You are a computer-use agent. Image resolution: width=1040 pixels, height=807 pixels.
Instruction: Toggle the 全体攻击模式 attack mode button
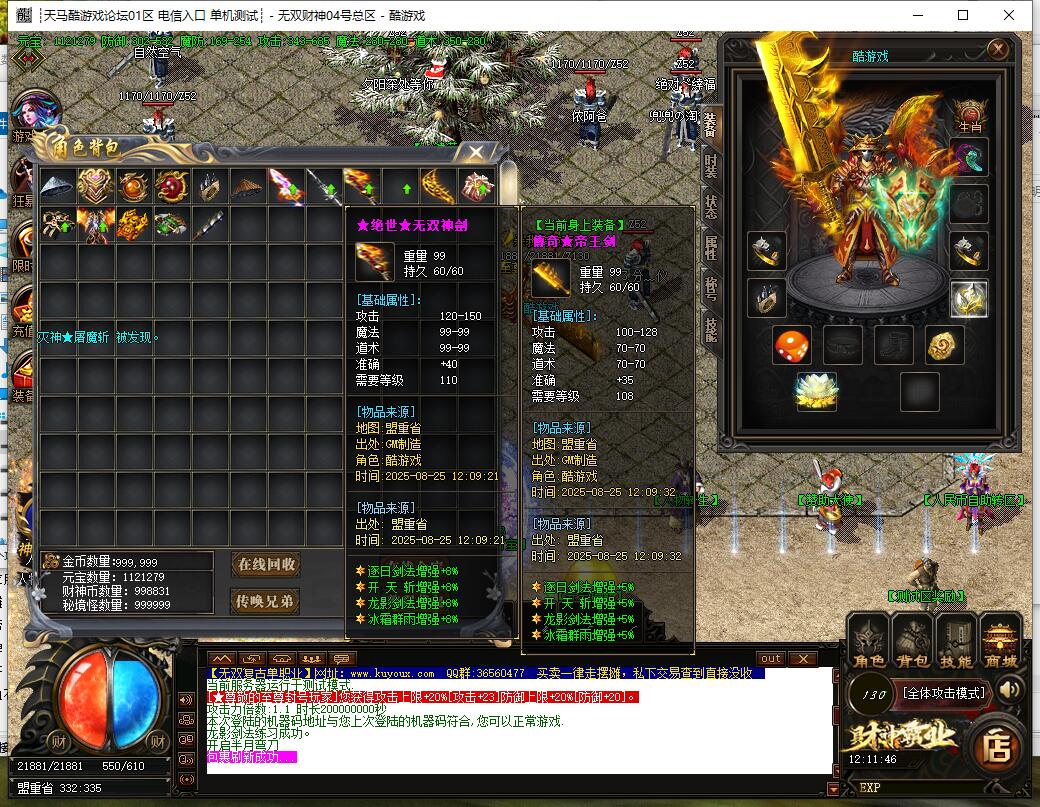[x=944, y=692]
